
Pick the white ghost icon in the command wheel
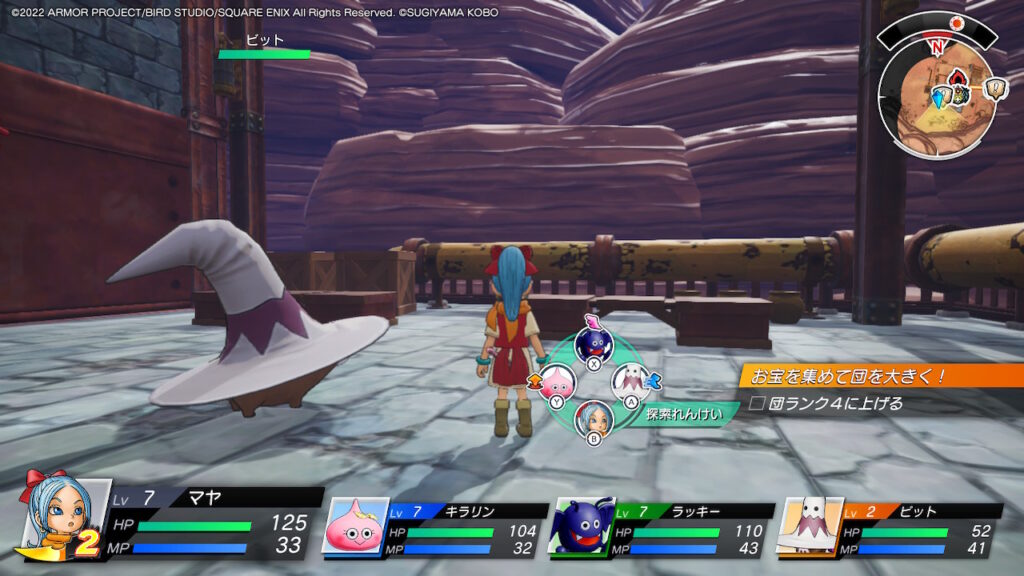630,381
